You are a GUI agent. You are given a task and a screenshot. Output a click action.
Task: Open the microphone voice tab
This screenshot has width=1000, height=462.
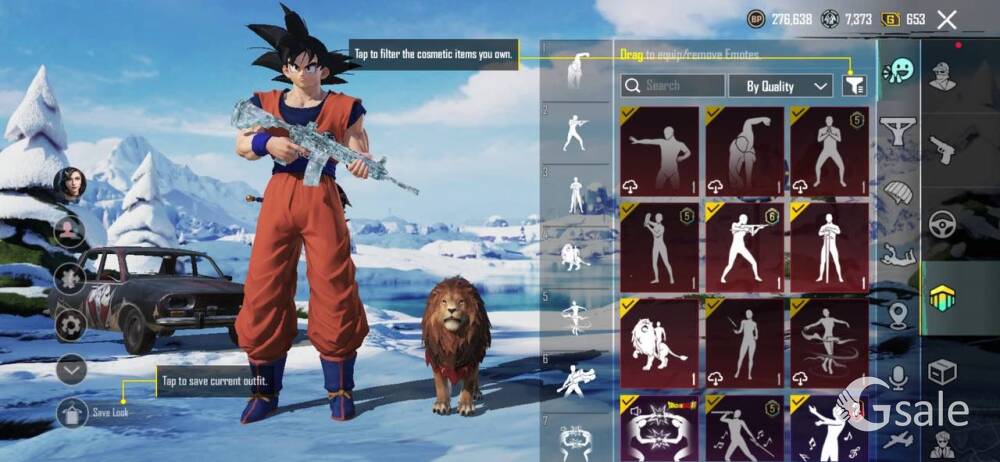tap(899, 376)
